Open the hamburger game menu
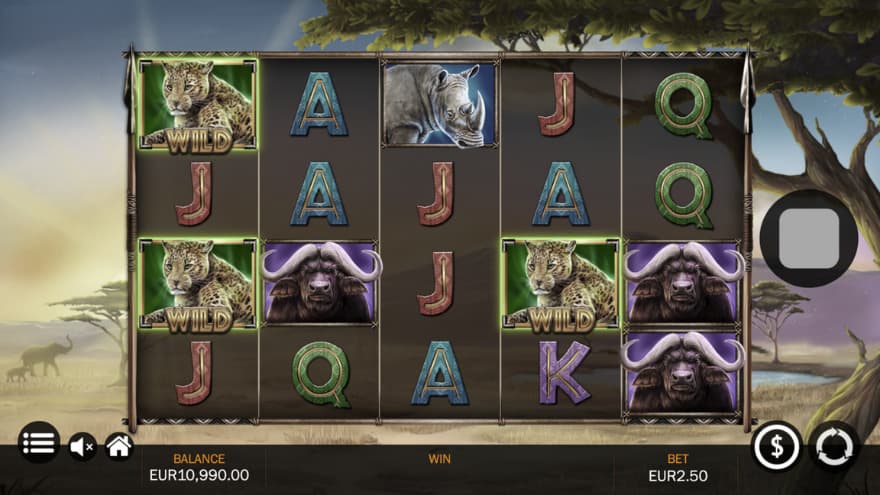This screenshot has width=880, height=495. (38, 442)
